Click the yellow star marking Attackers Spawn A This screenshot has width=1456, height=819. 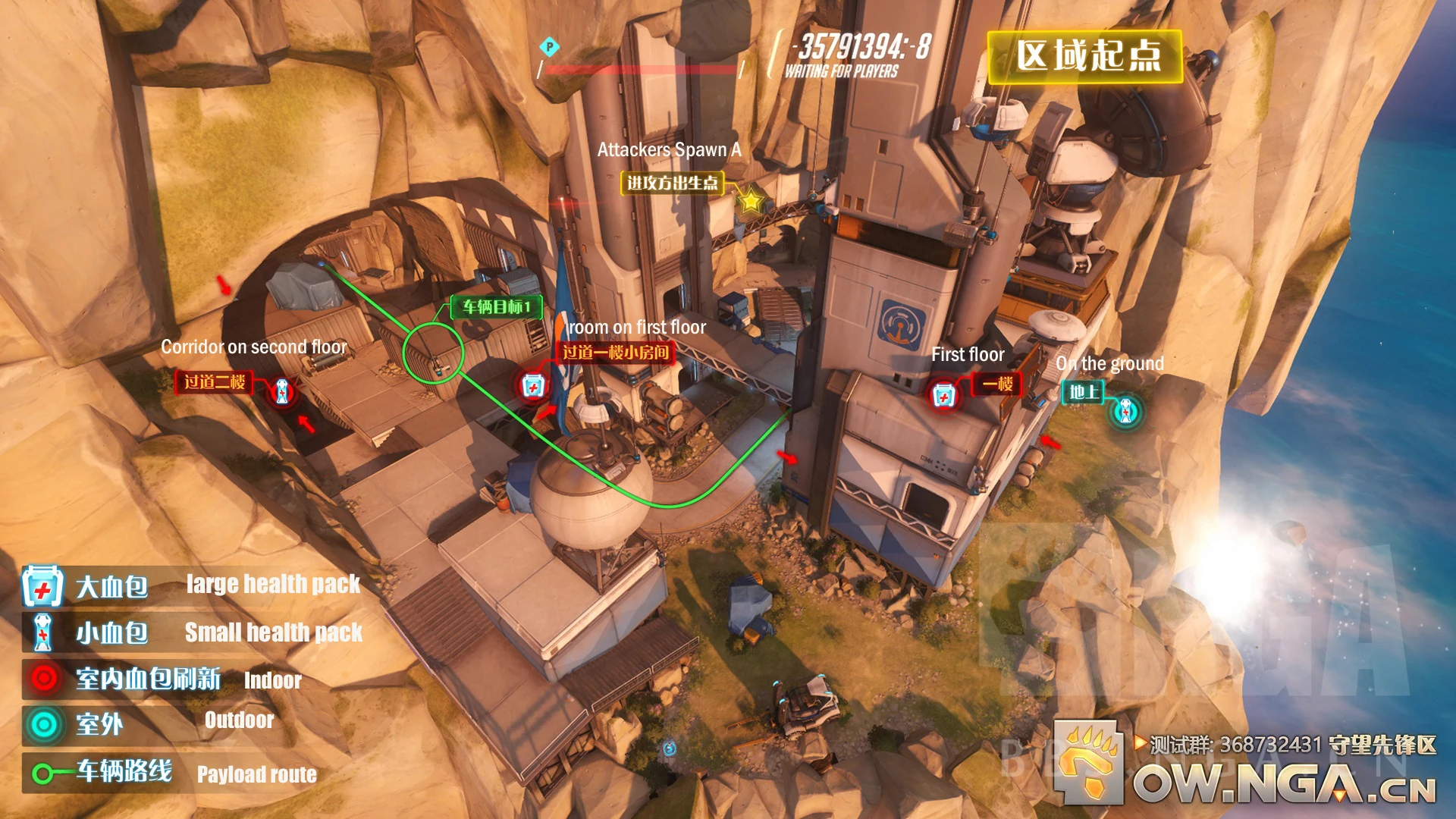click(x=750, y=201)
